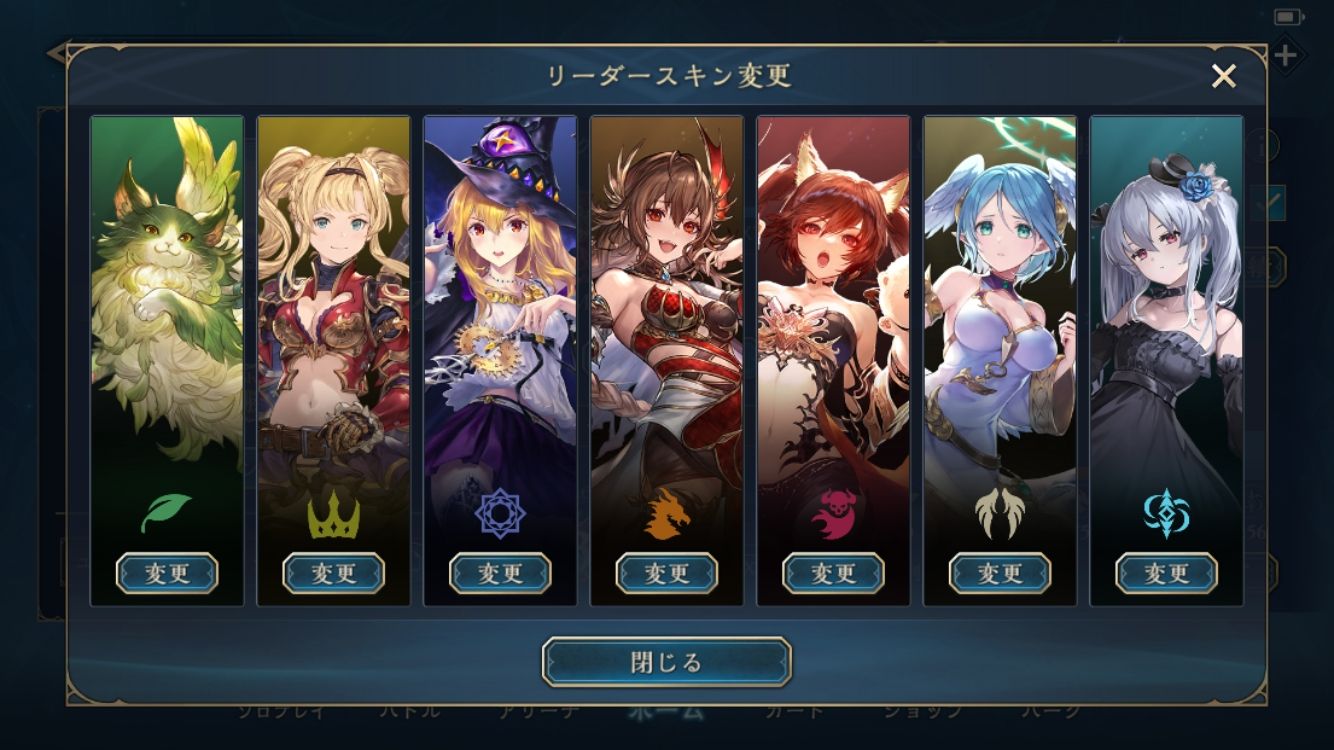Select the red-haired fox-eared girl portrait
This screenshot has width=1334, height=750.
point(833,300)
